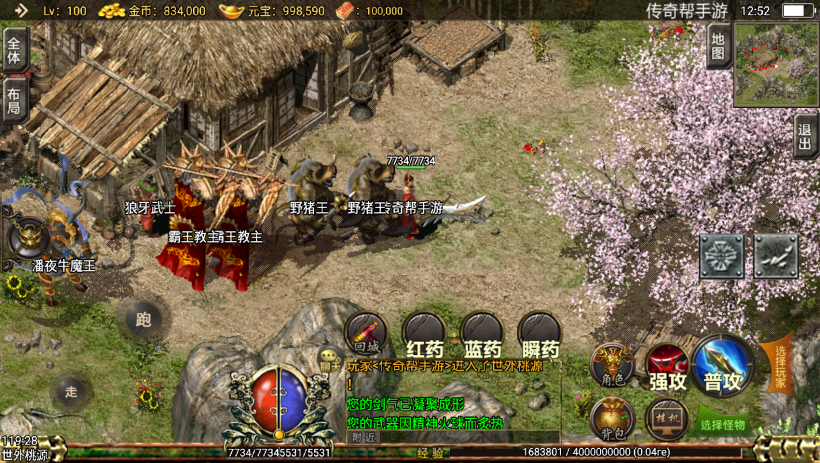This screenshot has height=463, width=820.
Task: Exit with the 退出 button
Action: 805,135
